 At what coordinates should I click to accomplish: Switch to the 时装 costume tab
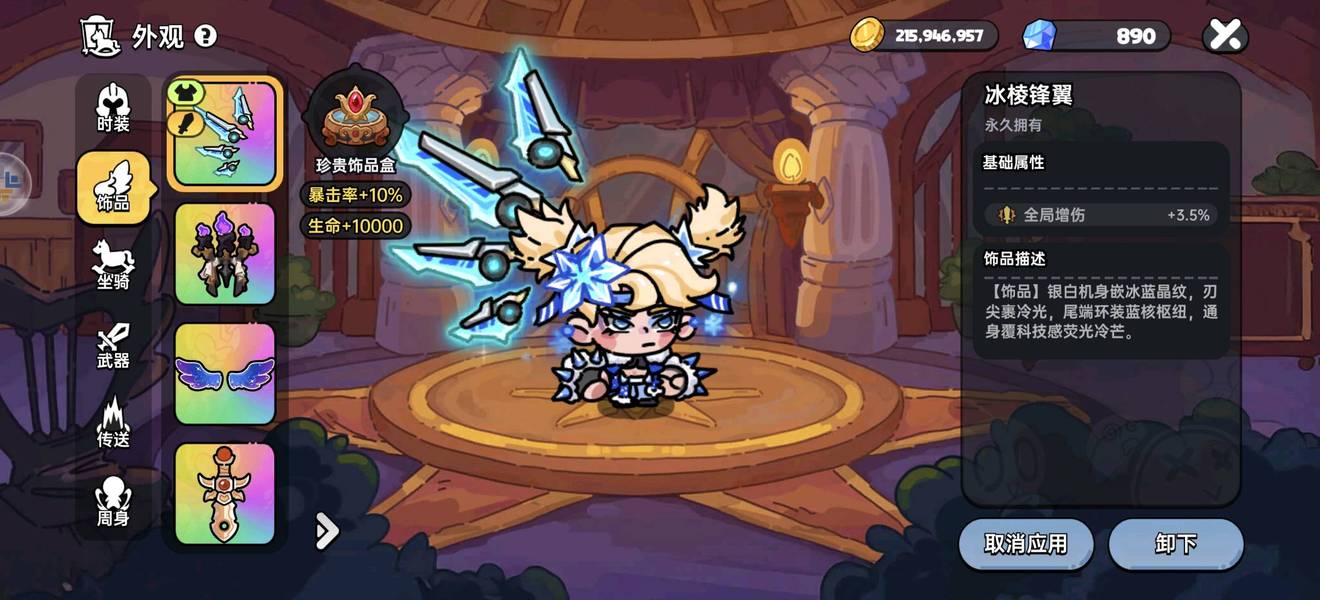tap(113, 109)
